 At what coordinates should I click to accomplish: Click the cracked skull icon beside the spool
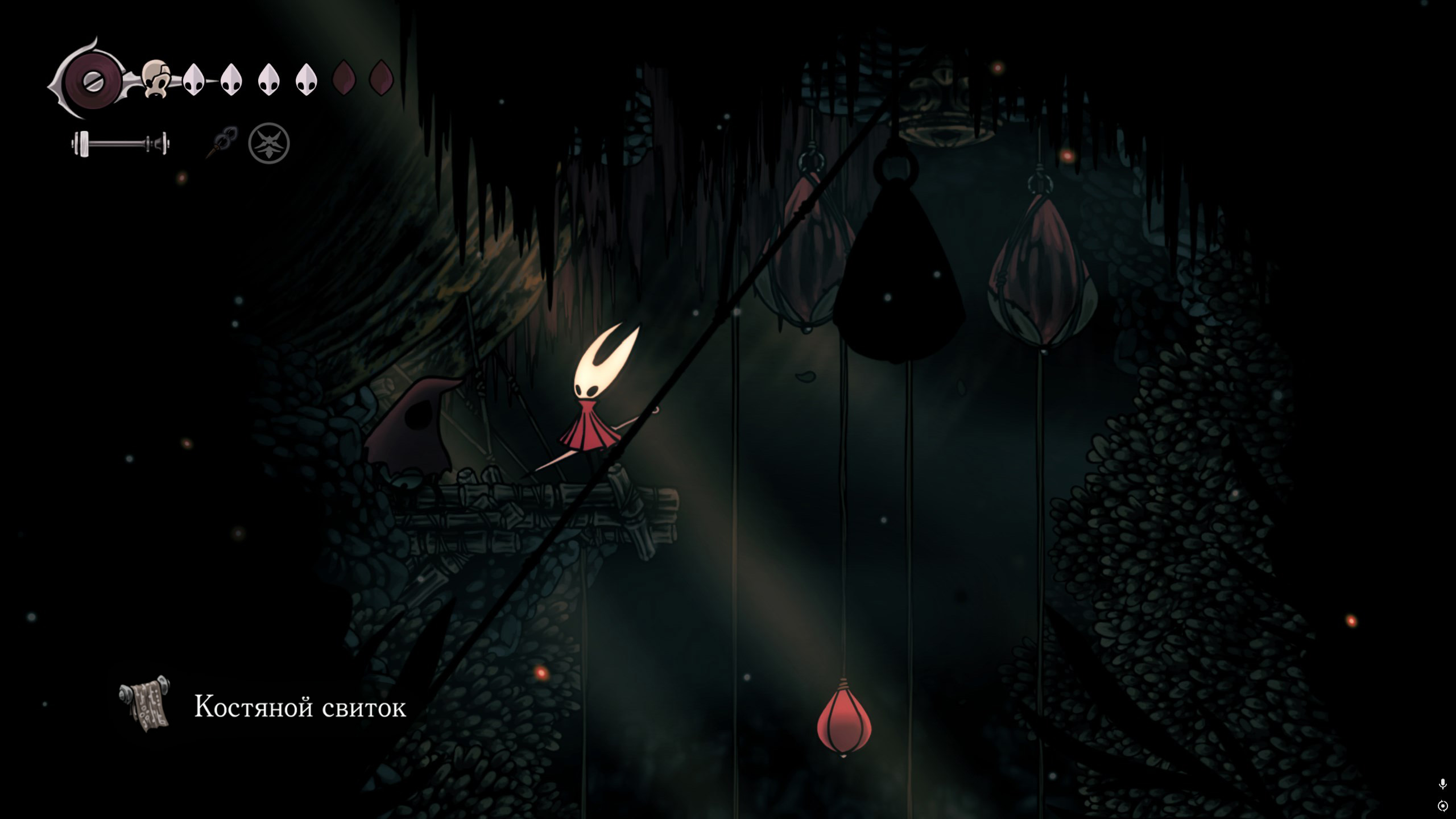tap(155, 80)
